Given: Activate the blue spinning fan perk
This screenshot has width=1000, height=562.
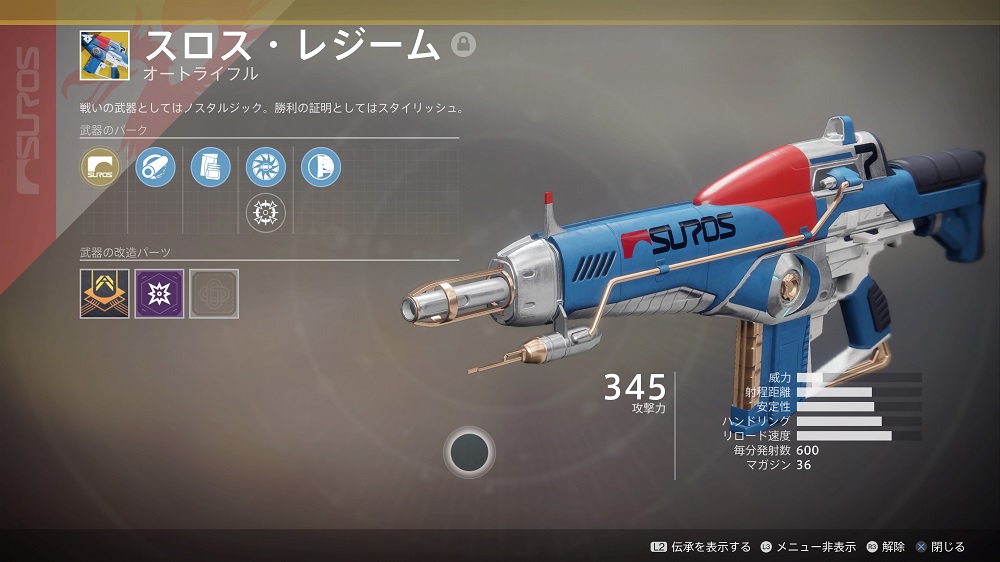Looking at the screenshot, I should click(265, 167).
